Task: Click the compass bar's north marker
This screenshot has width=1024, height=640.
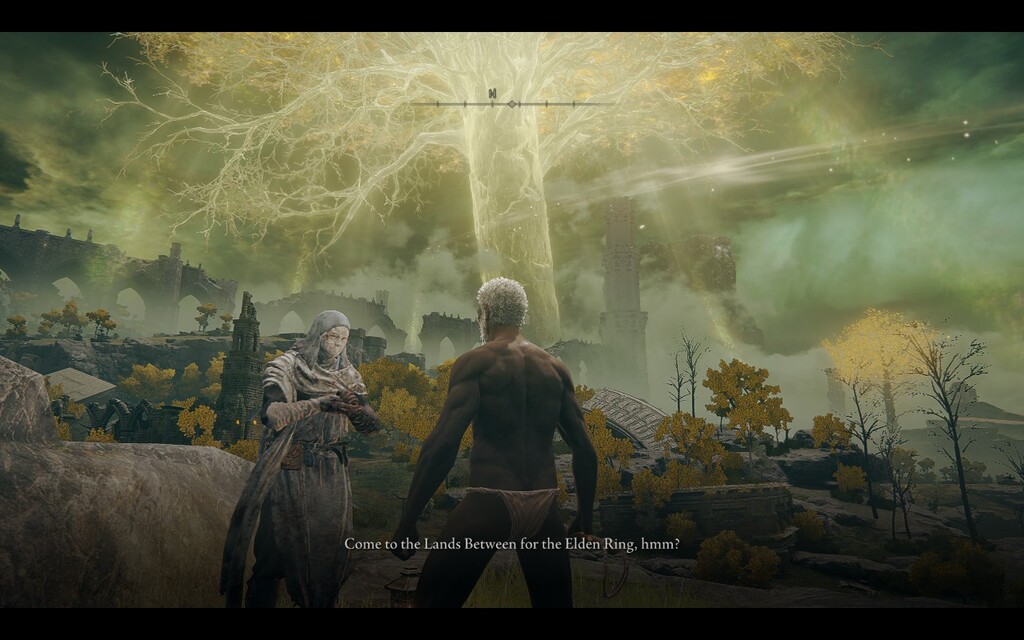Action: pyautogui.click(x=492, y=94)
